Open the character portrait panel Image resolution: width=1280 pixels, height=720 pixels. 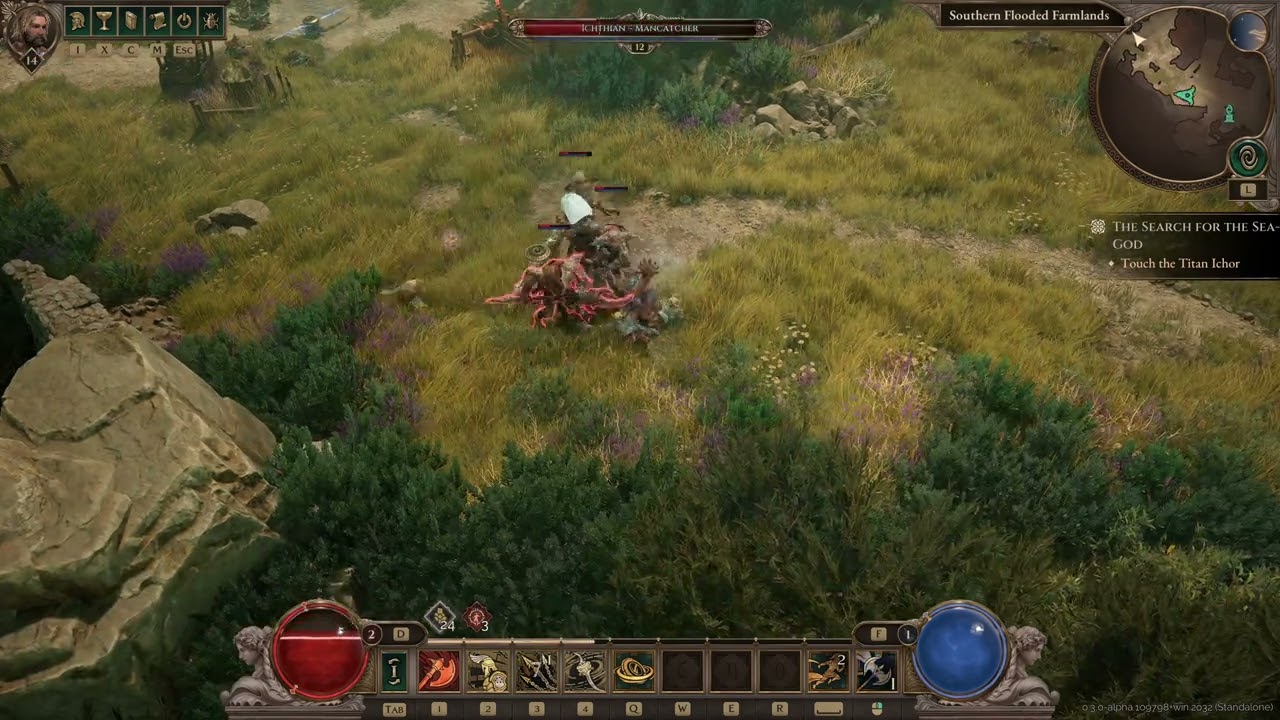click(x=30, y=30)
